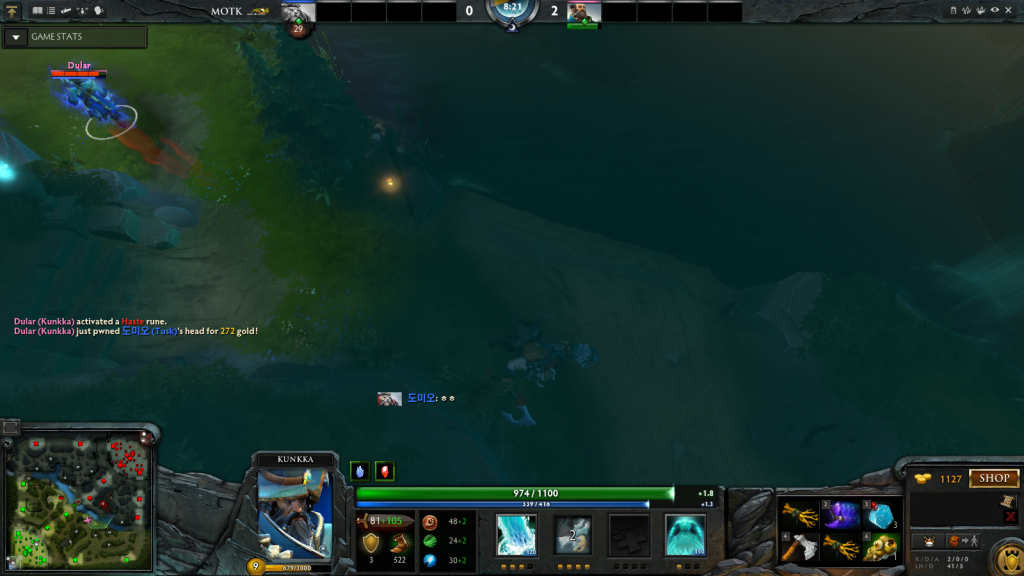Viewport: 1024px width, 576px height.
Task: Toggle the eye icon in the top-right toolbar
Action: 995,10
